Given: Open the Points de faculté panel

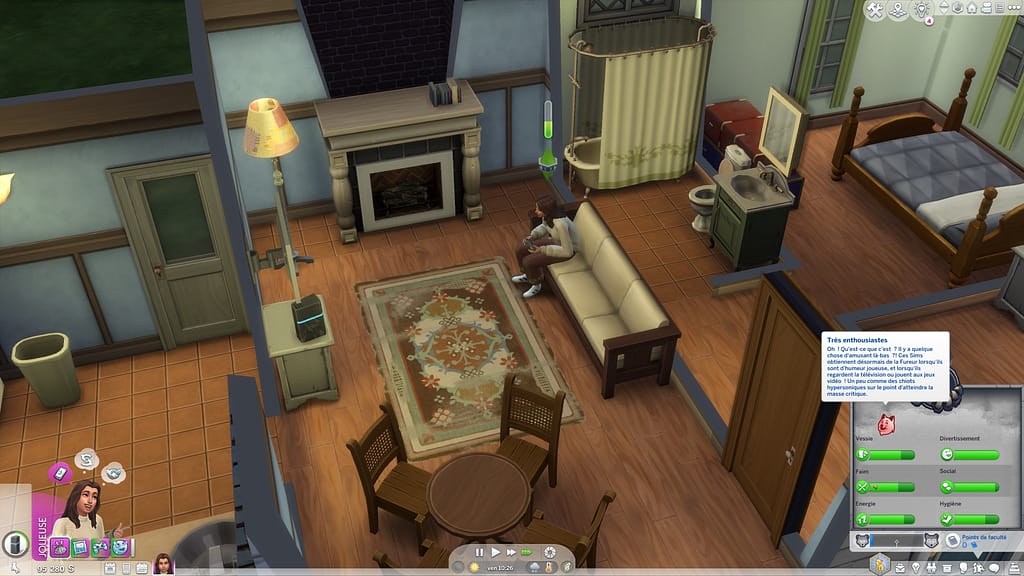Looking at the screenshot, I should pyautogui.click(x=976, y=540).
